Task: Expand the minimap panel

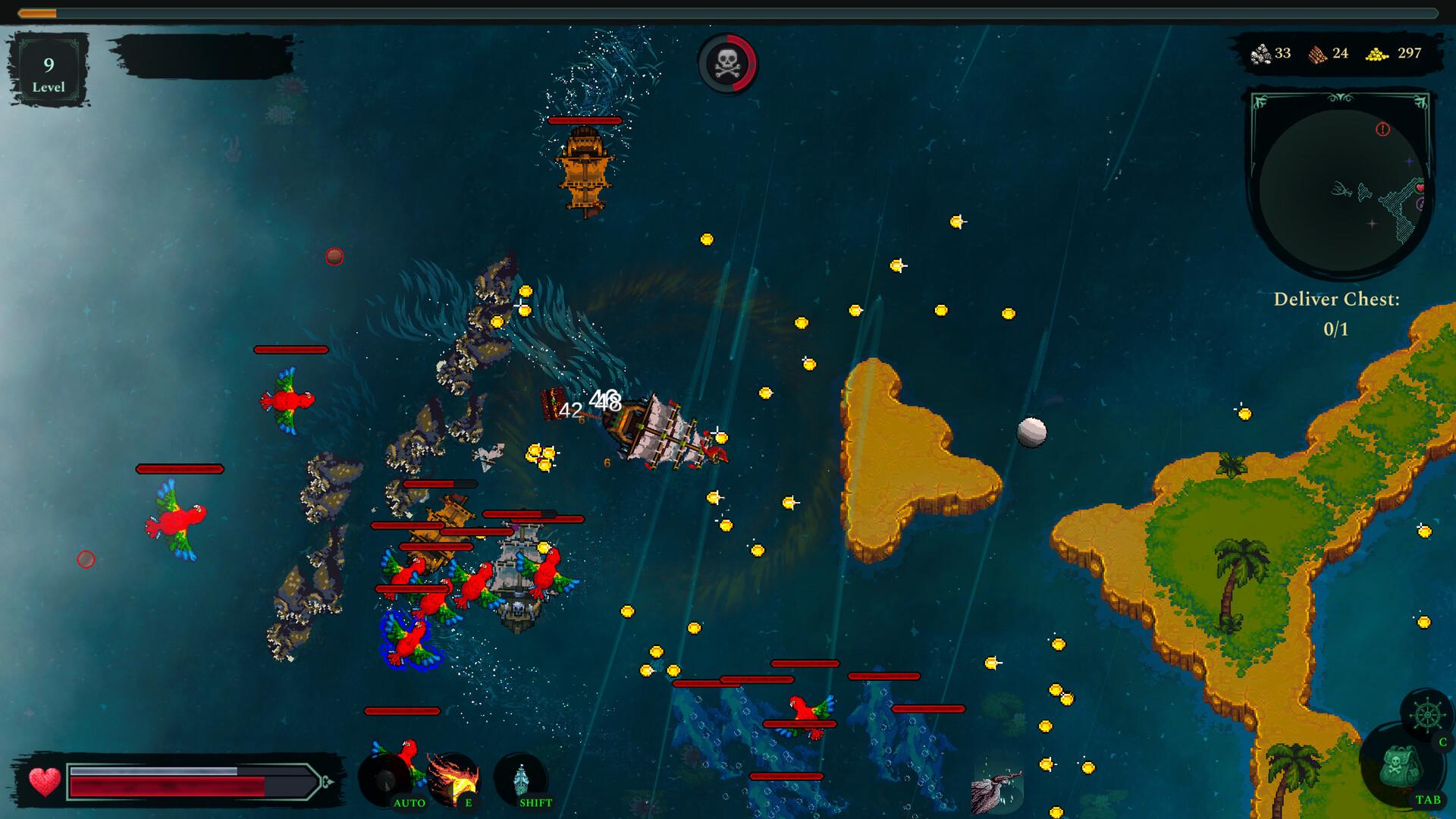Action: 1339,182
